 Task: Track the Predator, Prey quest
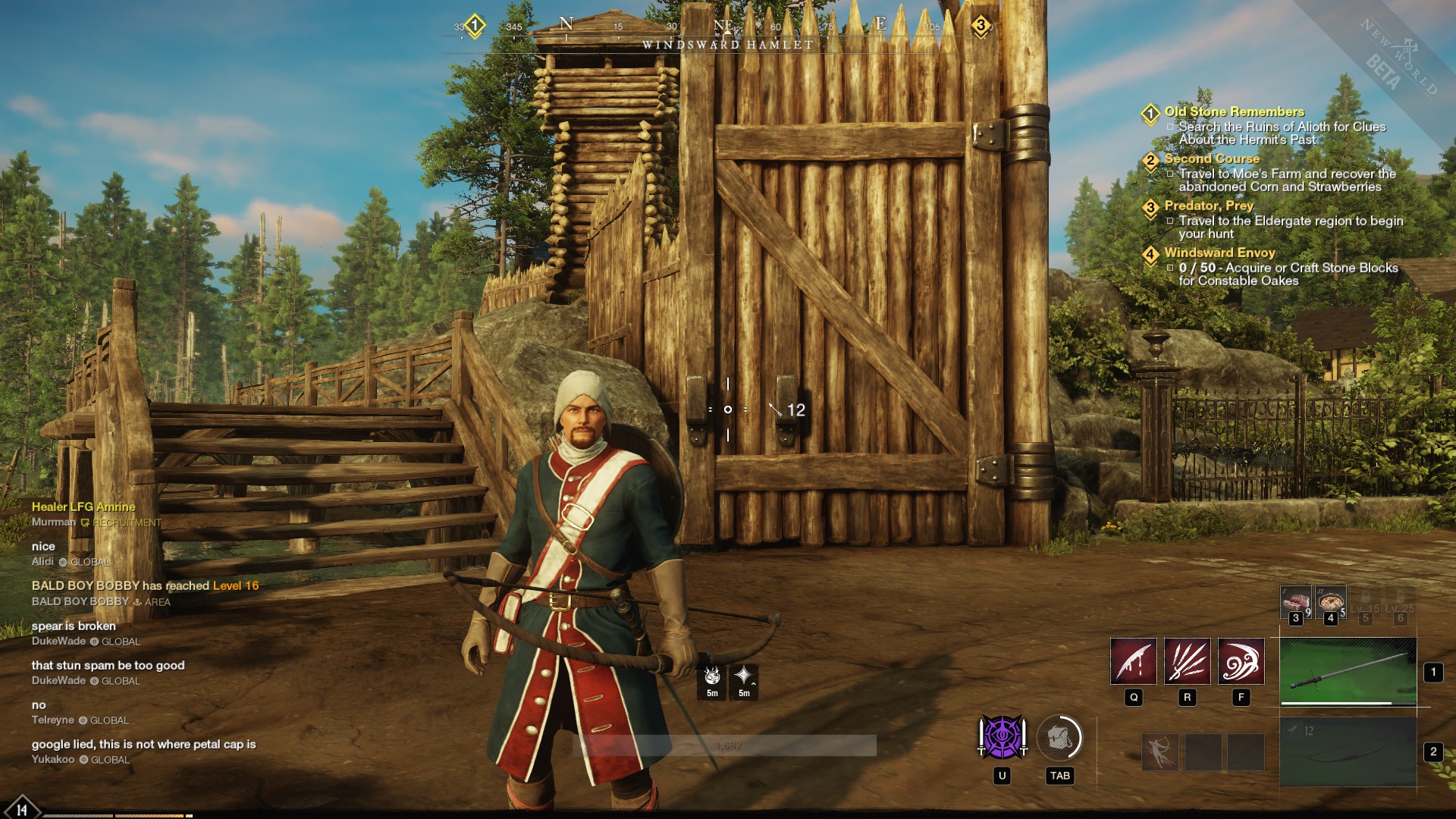click(1209, 206)
